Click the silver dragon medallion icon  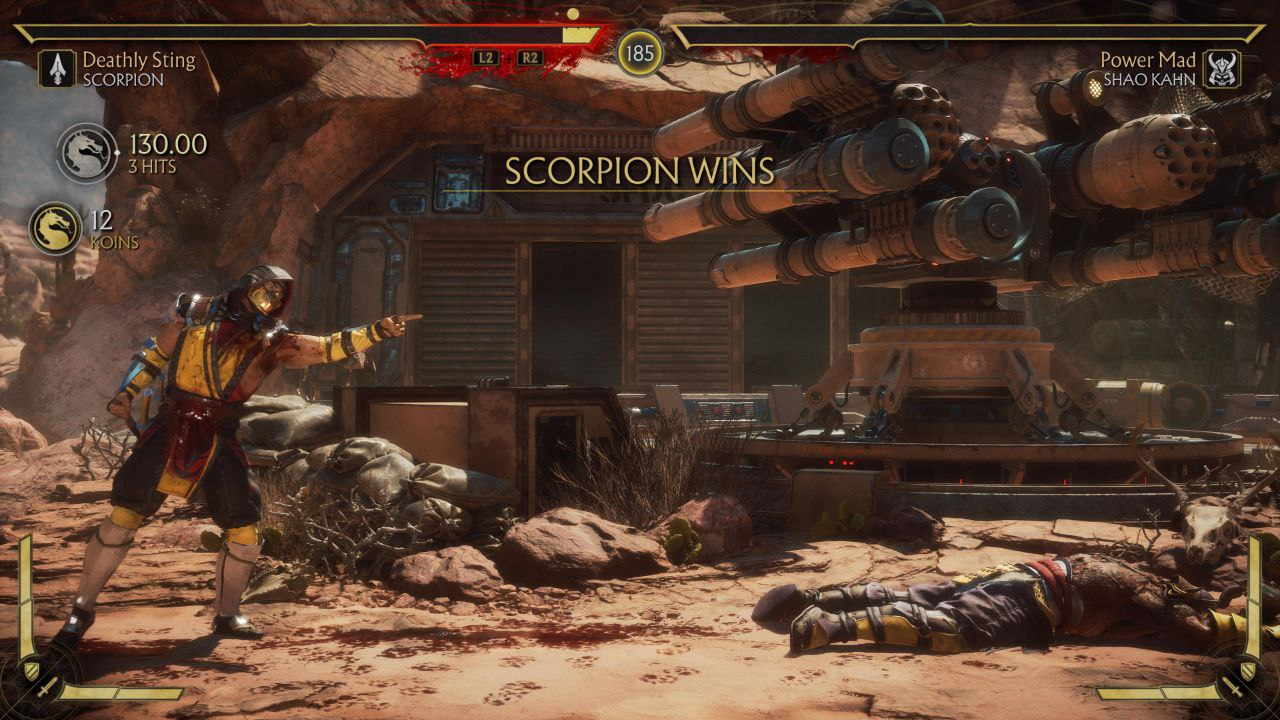point(86,153)
